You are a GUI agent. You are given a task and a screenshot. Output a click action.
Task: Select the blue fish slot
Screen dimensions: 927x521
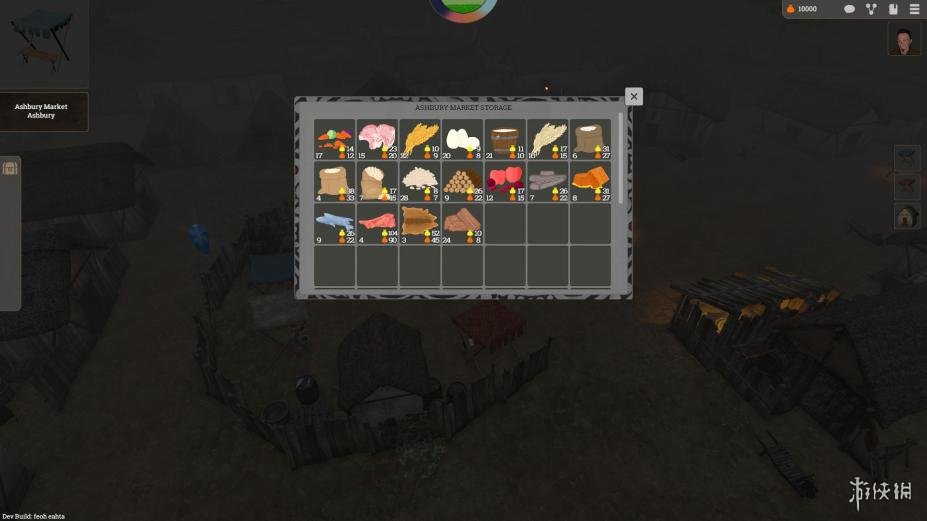coord(335,224)
